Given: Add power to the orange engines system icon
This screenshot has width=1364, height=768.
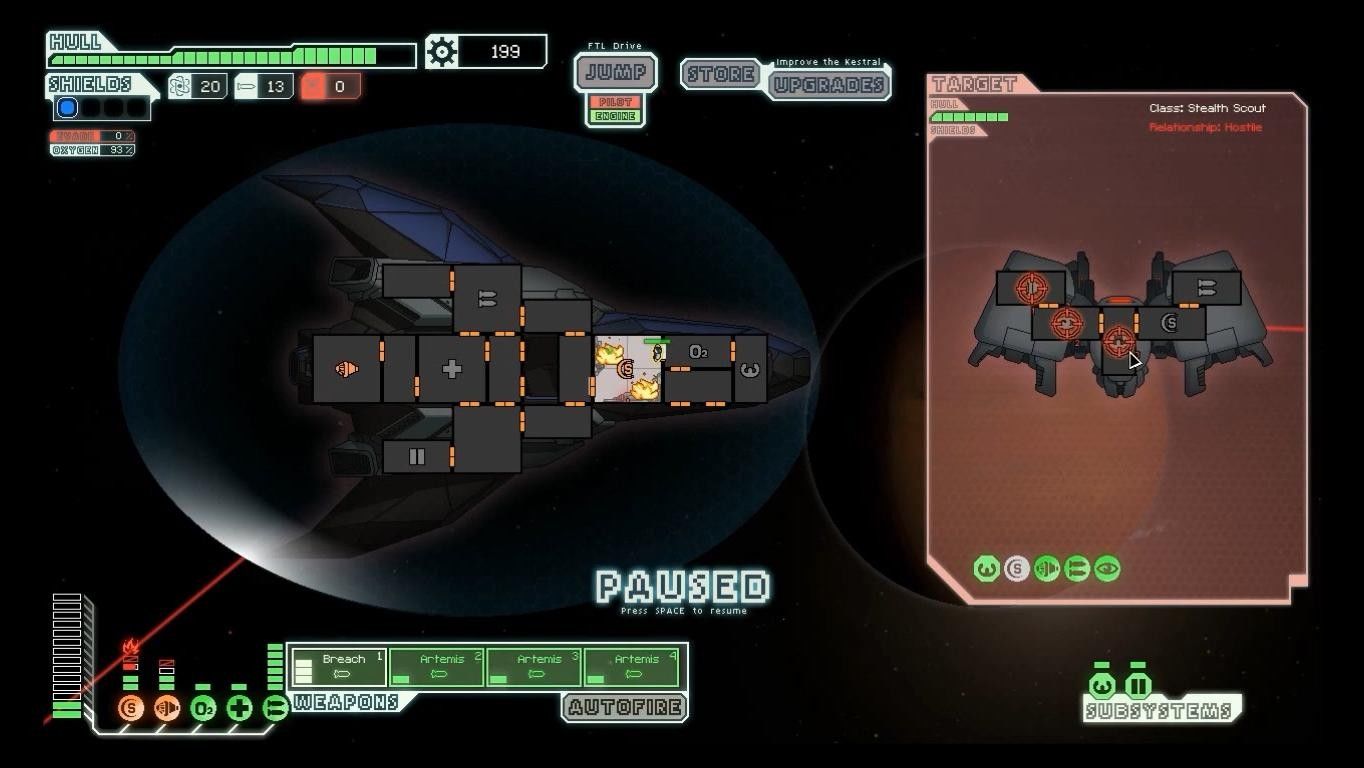Looking at the screenshot, I should 167,709.
